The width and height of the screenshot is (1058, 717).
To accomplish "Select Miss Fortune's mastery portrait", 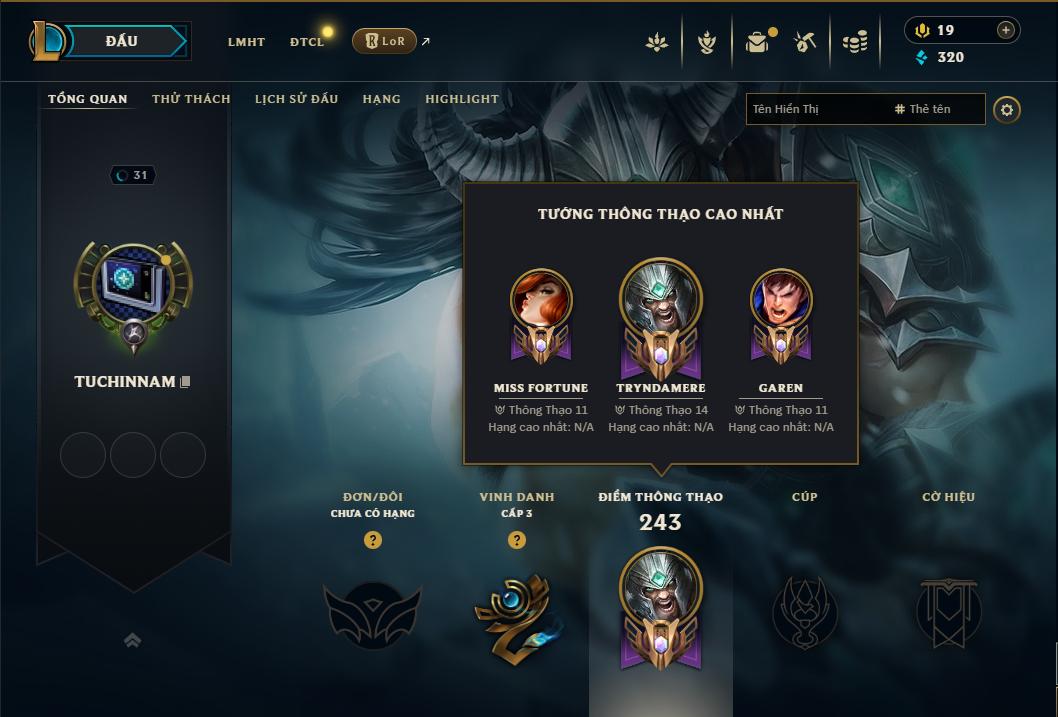I will 541,304.
